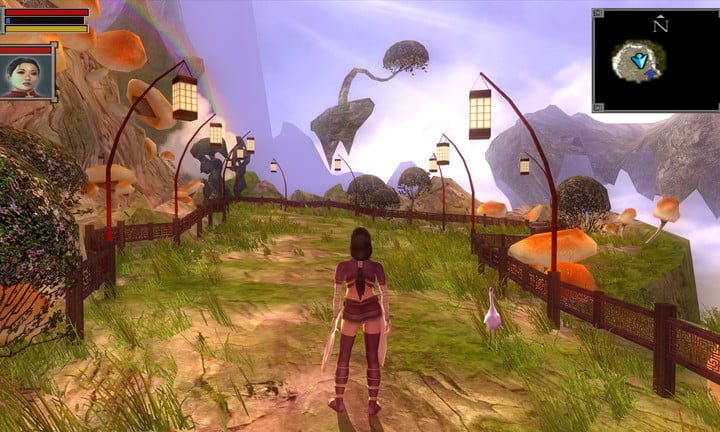
Task: Open the minimap
Action: click(655, 60)
